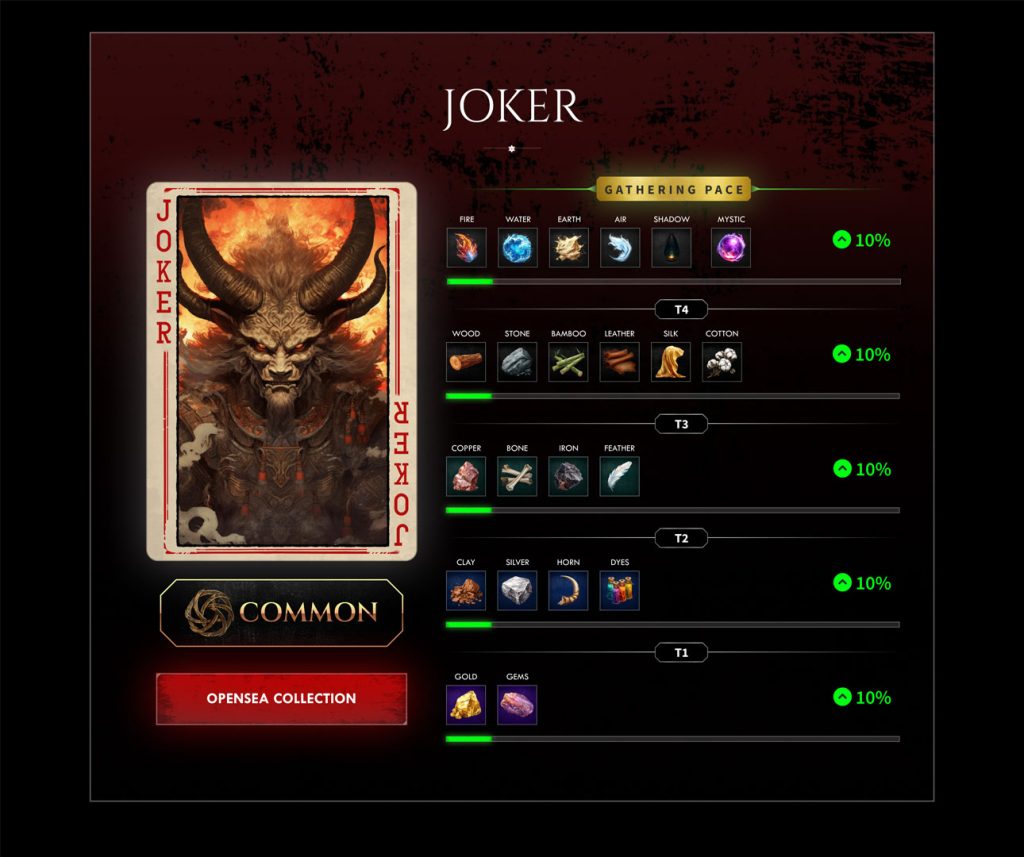Click the Earth resource icon
Screen dimensions: 1024x857
569,248
